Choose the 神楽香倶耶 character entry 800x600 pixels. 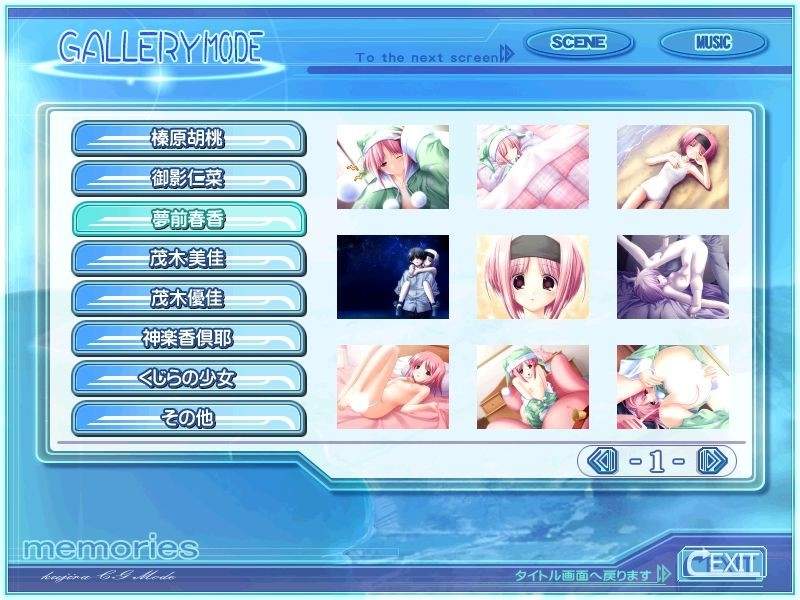[x=188, y=338]
